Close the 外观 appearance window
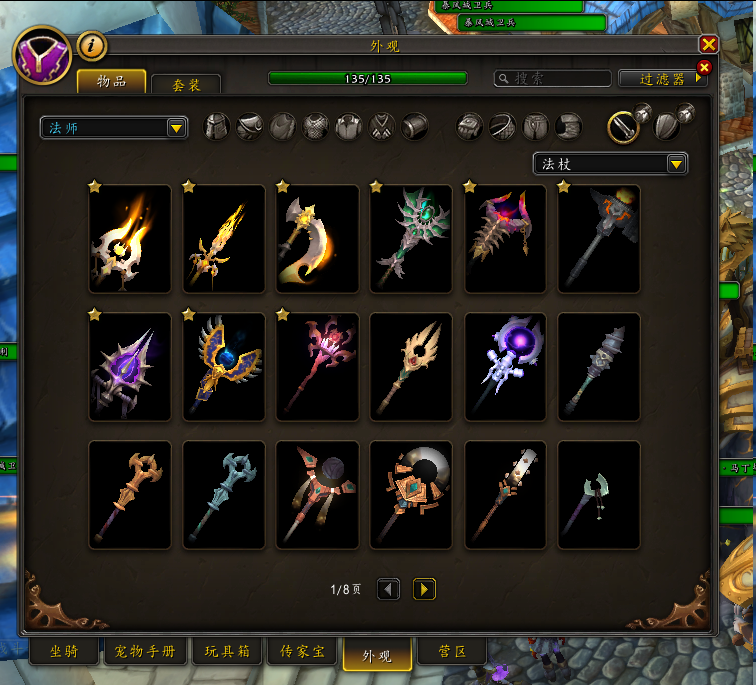This screenshot has height=685, width=756. tap(708, 45)
